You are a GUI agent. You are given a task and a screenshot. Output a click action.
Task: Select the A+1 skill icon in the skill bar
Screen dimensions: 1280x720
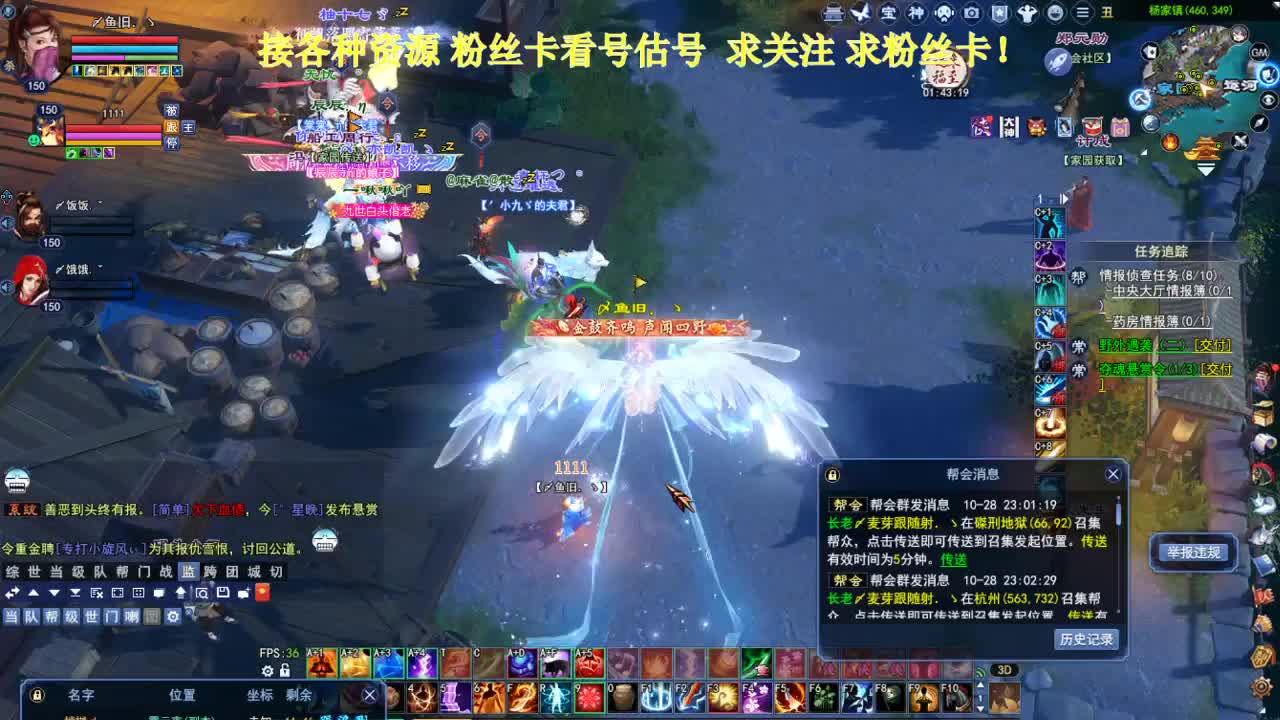click(x=321, y=663)
